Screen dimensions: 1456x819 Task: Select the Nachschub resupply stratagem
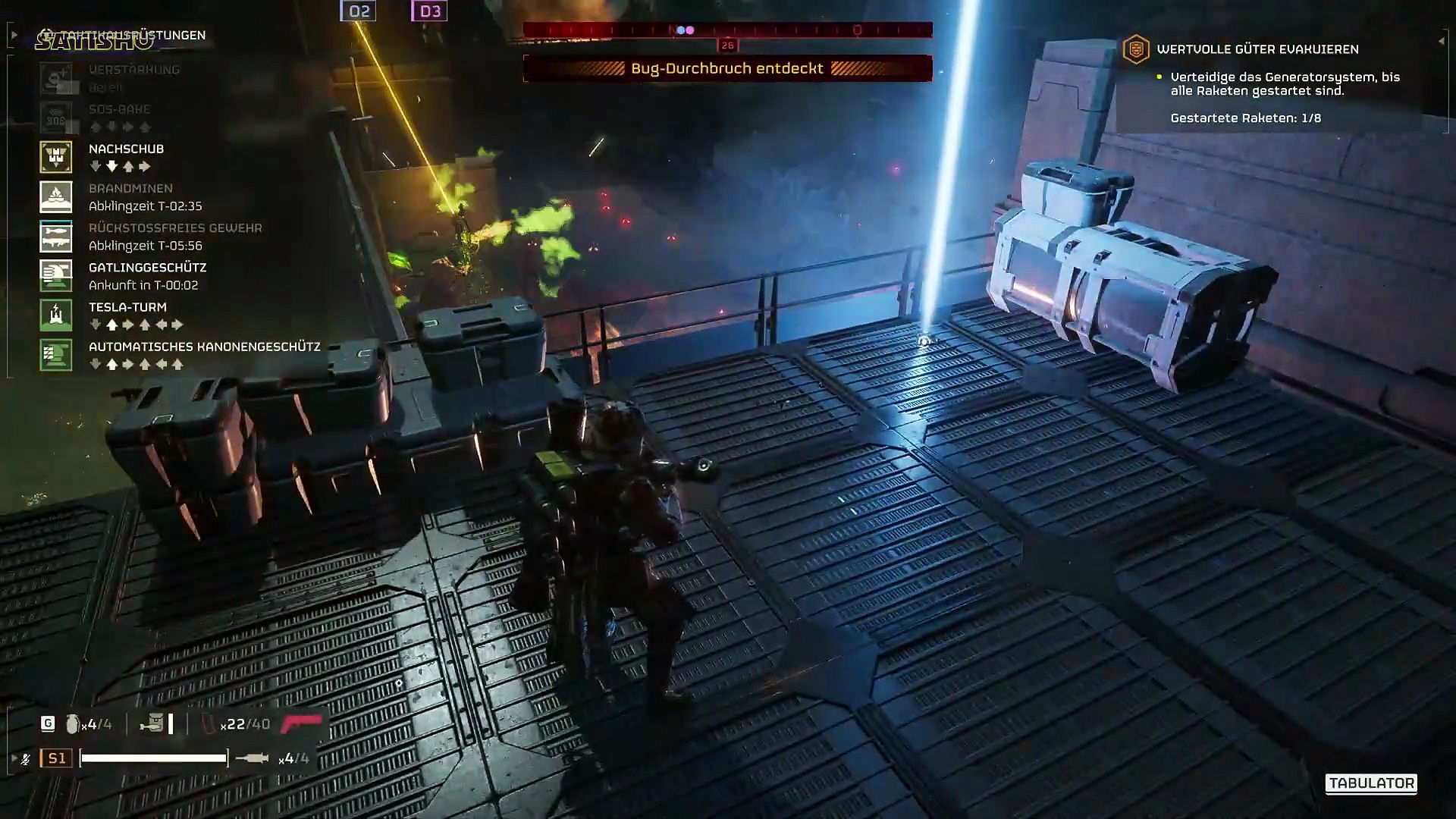pyautogui.click(x=56, y=157)
